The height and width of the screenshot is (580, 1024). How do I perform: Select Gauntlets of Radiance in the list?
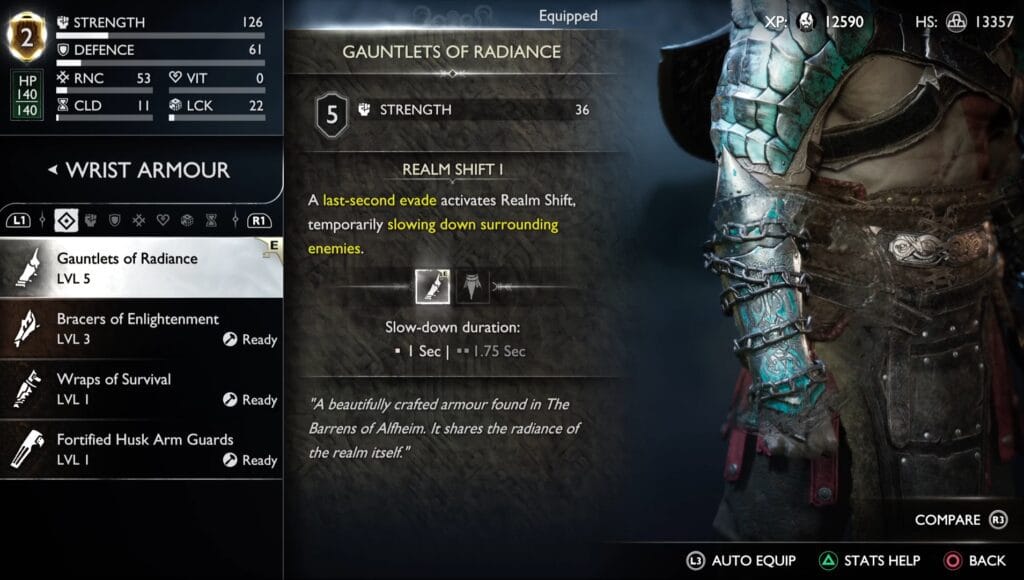140,267
